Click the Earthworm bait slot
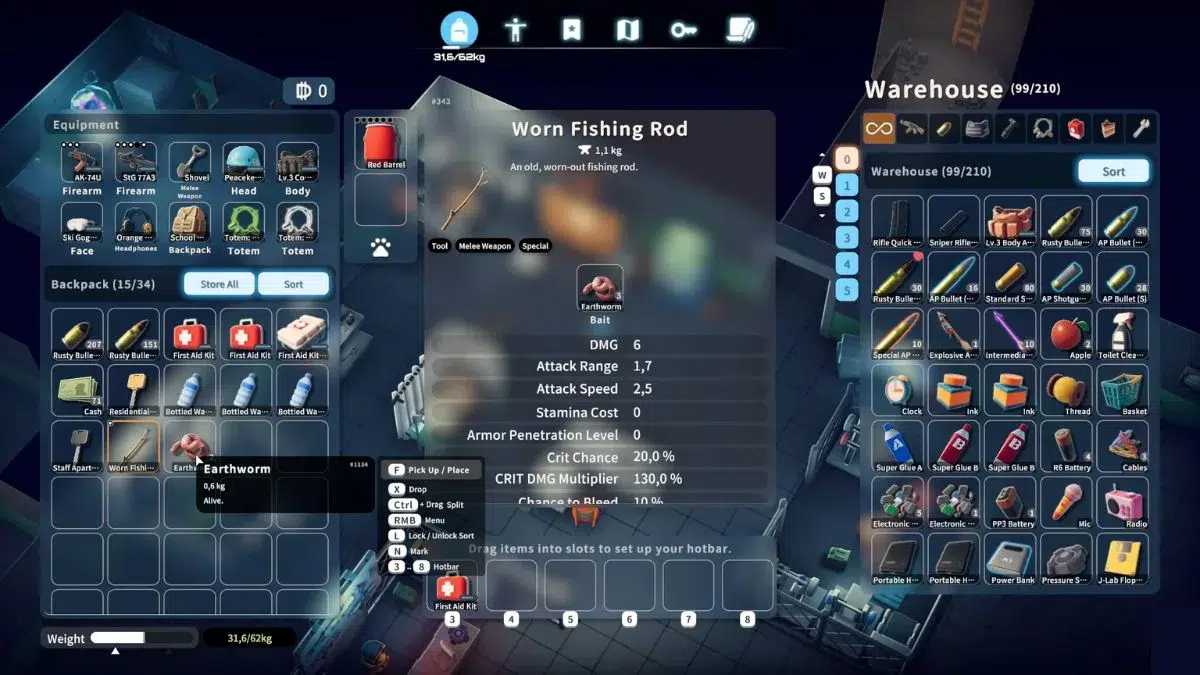The width and height of the screenshot is (1200, 675). [x=600, y=288]
